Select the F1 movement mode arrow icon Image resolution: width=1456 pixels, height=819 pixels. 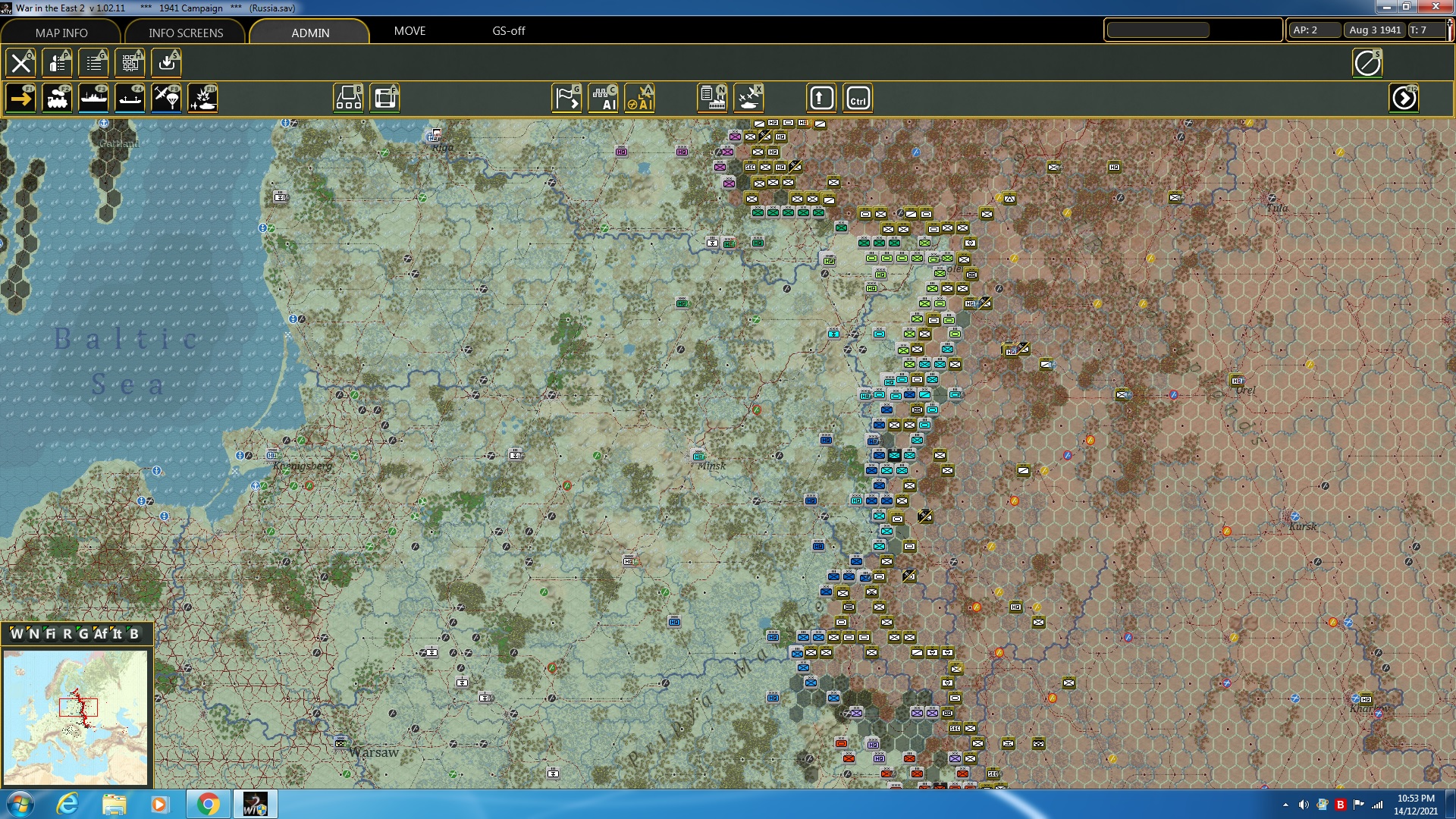[x=20, y=97]
